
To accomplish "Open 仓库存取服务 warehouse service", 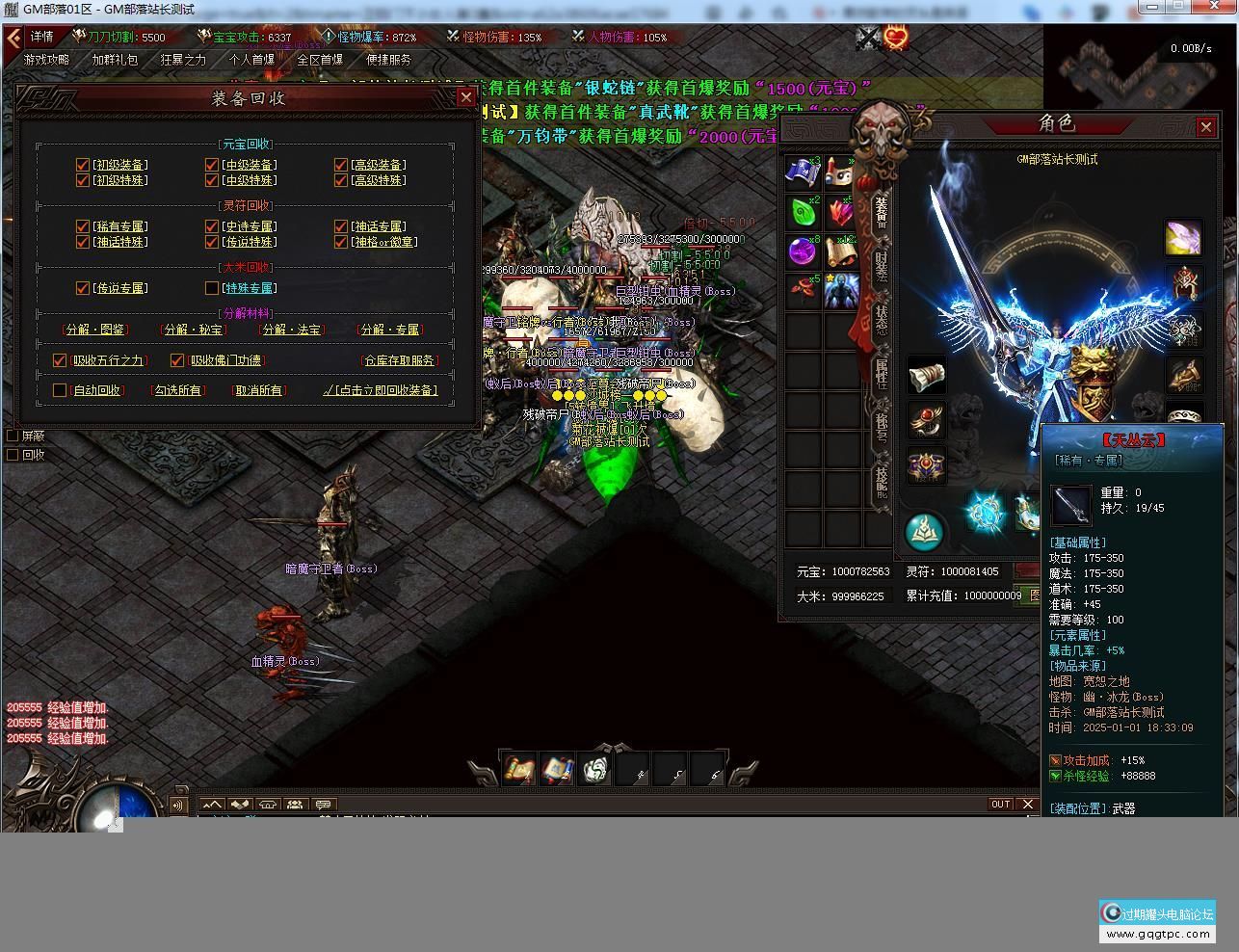I will (400, 360).
